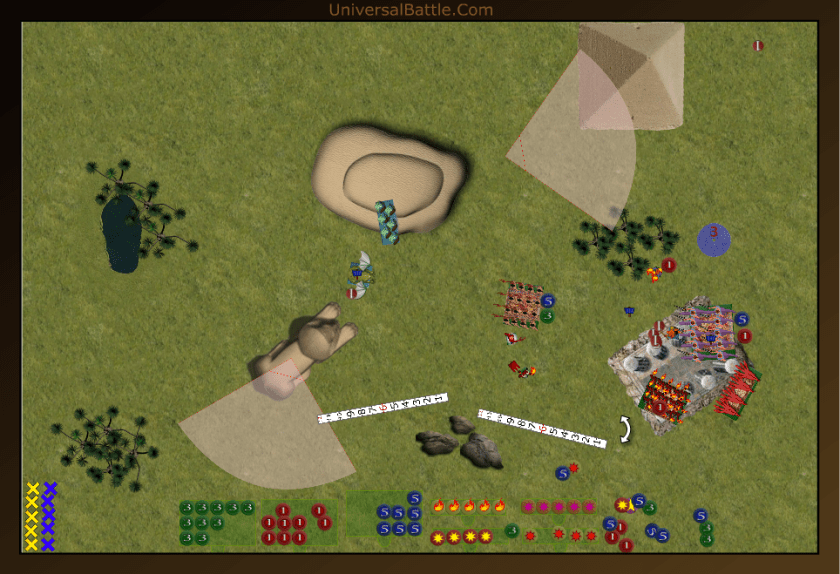The height and width of the screenshot is (574, 840).
Task: Open the UniversalBattle.Com title link
Action: 410,10
